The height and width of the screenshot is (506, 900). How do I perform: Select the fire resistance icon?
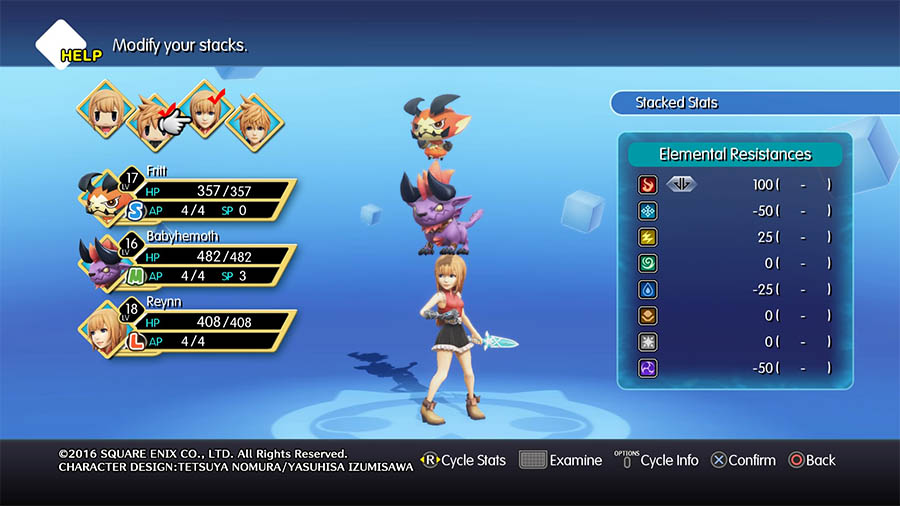(647, 185)
